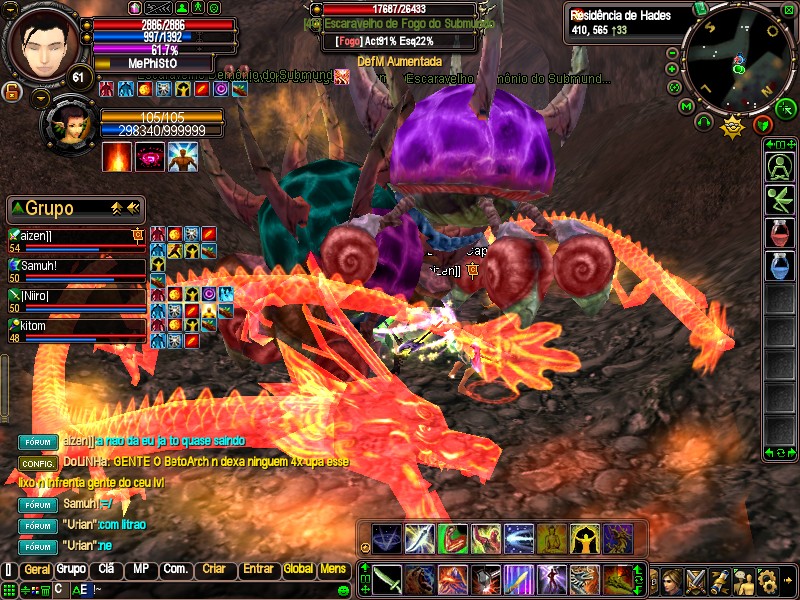Open the Grupo chat tab
The image size is (800, 600).
[71, 569]
